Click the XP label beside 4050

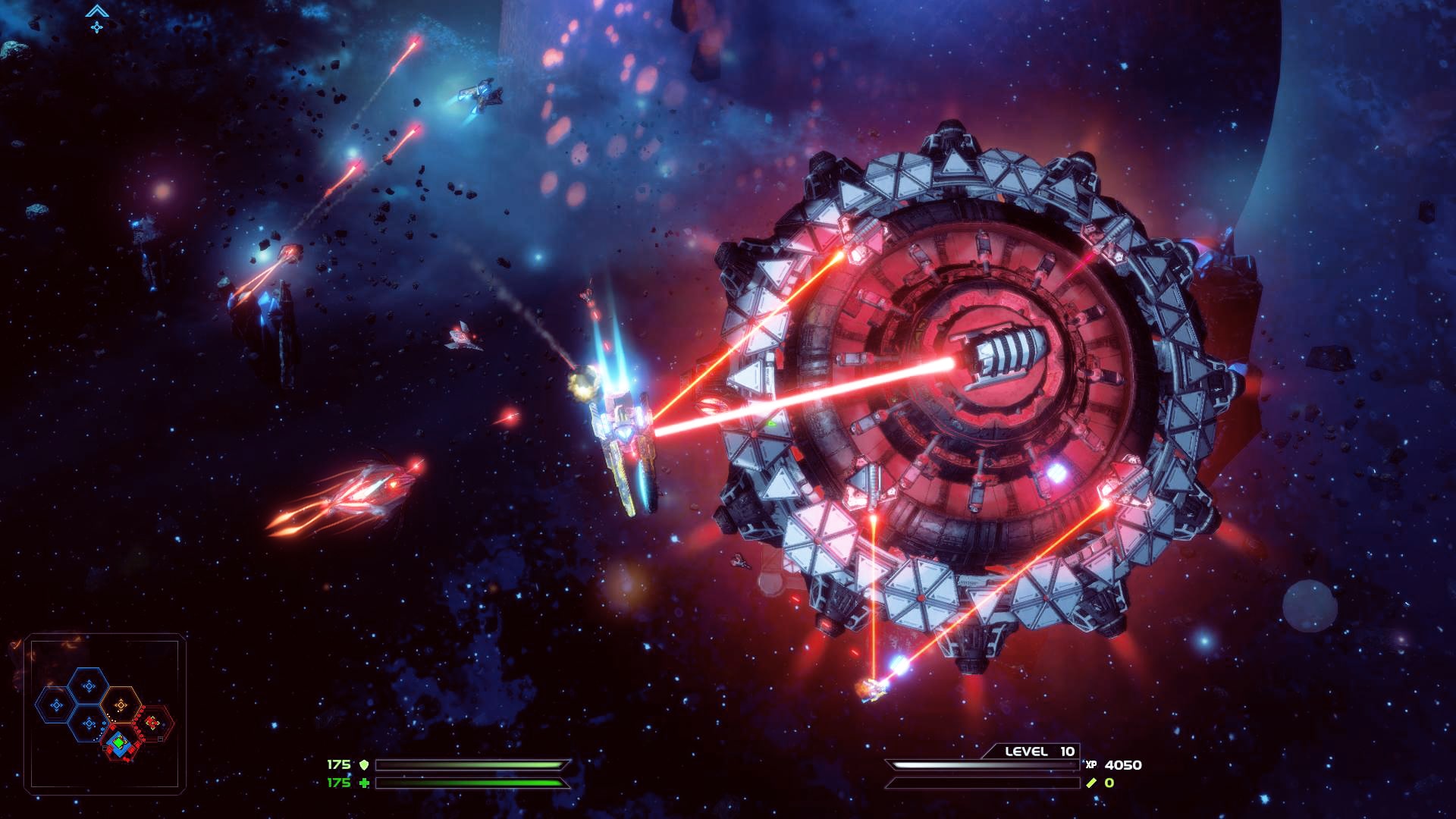click(x=1091, y=765)
